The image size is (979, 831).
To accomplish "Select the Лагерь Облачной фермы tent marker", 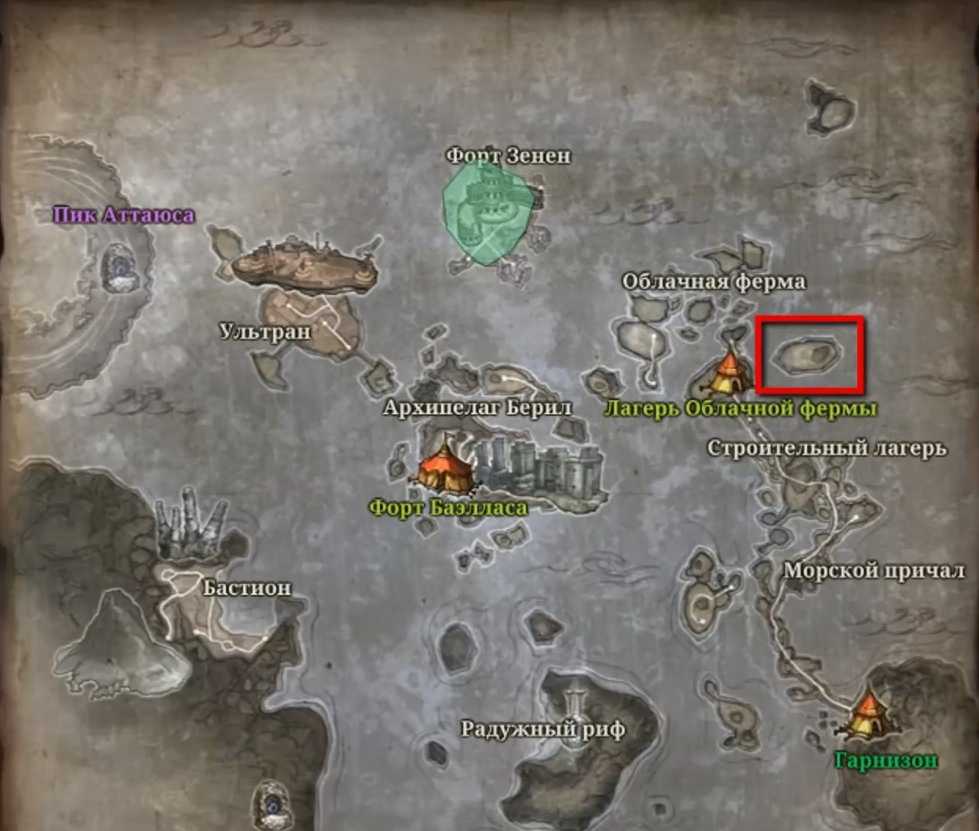I will (x=728, y=373).
